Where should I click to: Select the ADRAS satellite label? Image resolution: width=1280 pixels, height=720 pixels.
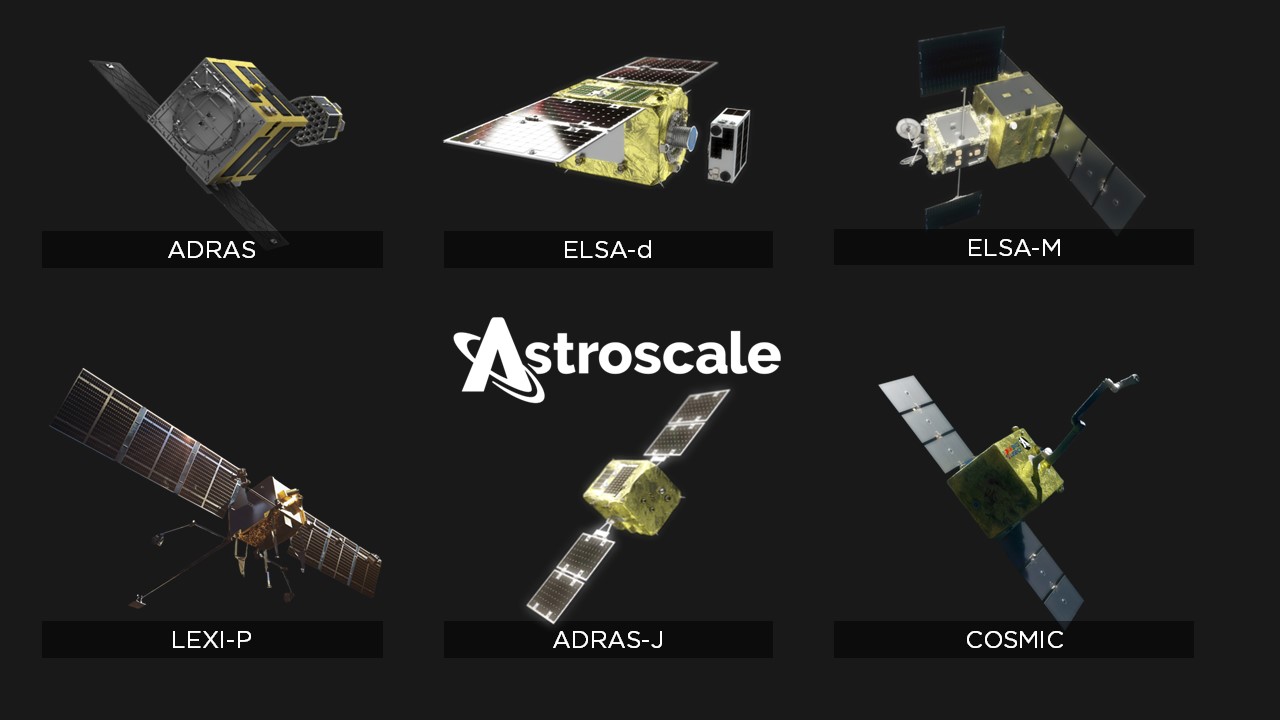[x=212, y=250]
